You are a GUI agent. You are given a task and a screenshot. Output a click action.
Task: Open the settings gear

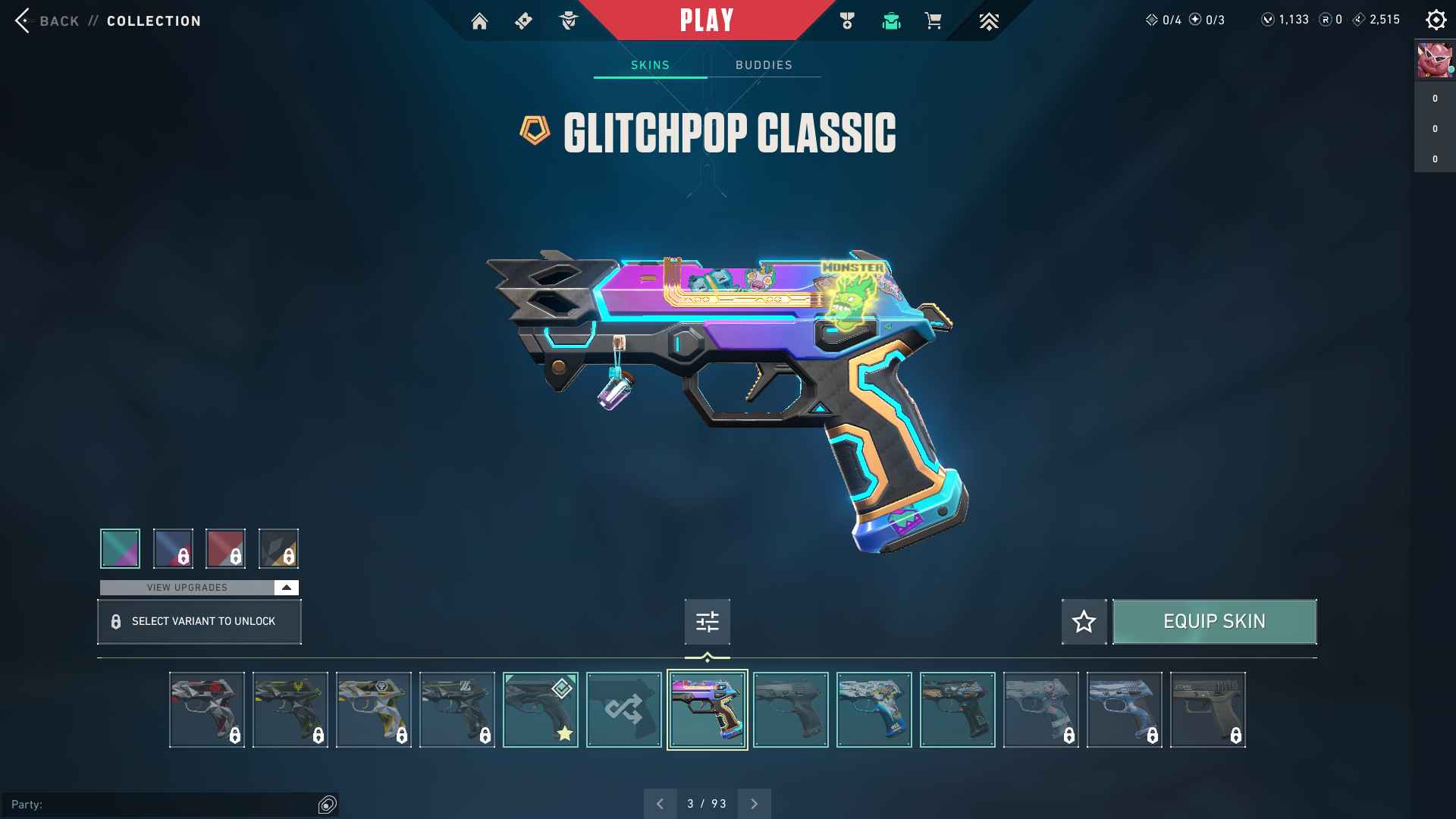(x=1436, y=20)
